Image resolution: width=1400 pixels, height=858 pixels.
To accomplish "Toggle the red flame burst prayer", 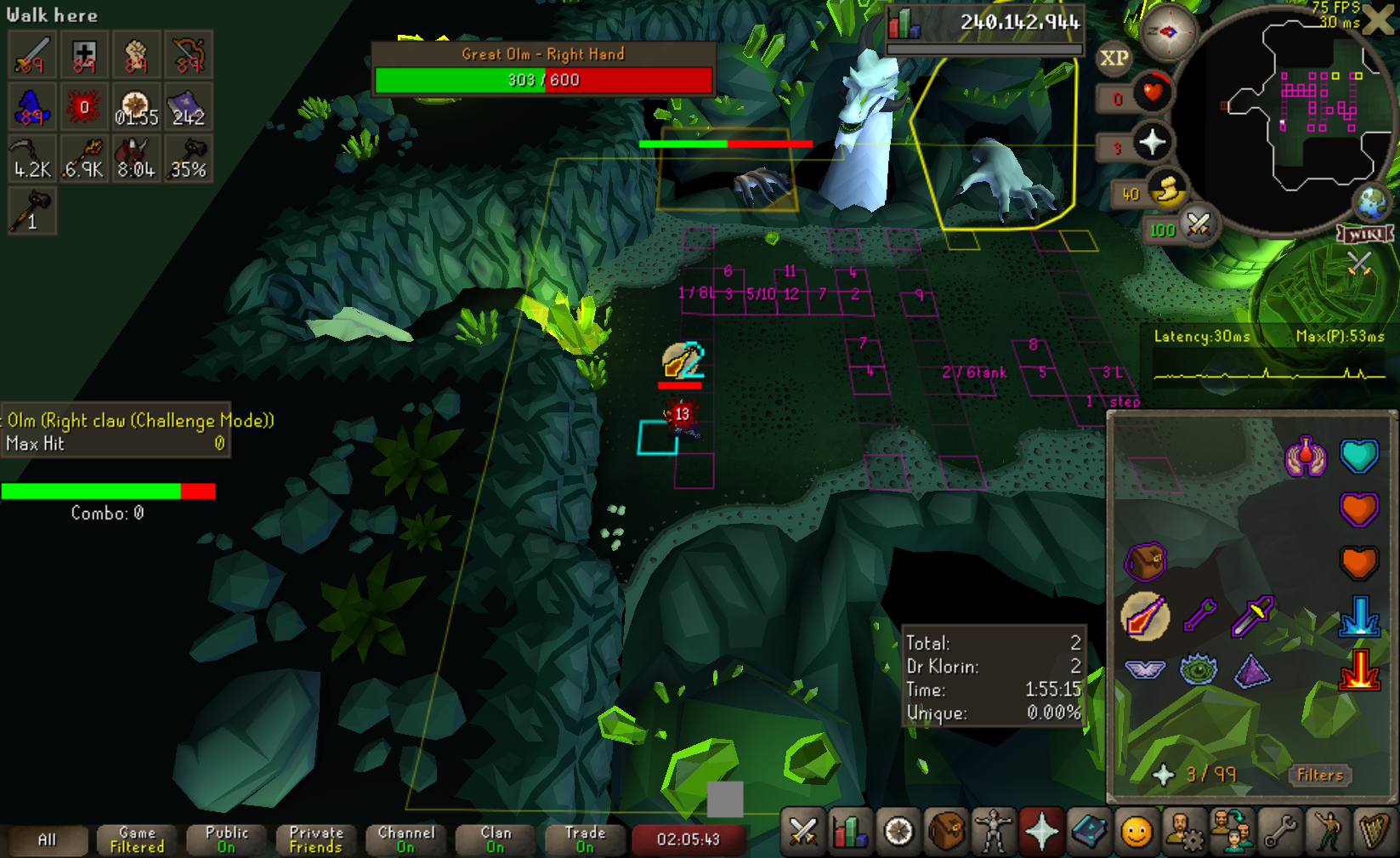I will (x=1358, y=669).
